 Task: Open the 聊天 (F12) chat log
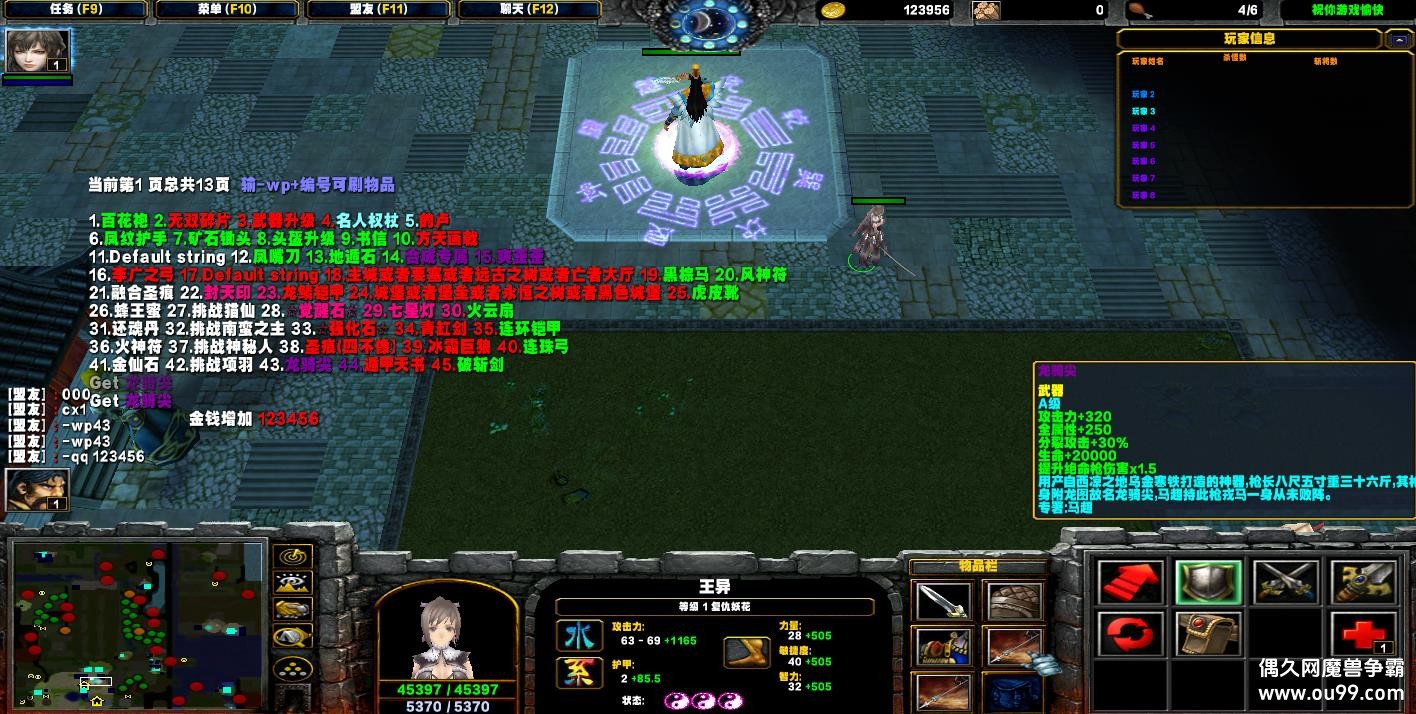(x=530, y=10)
